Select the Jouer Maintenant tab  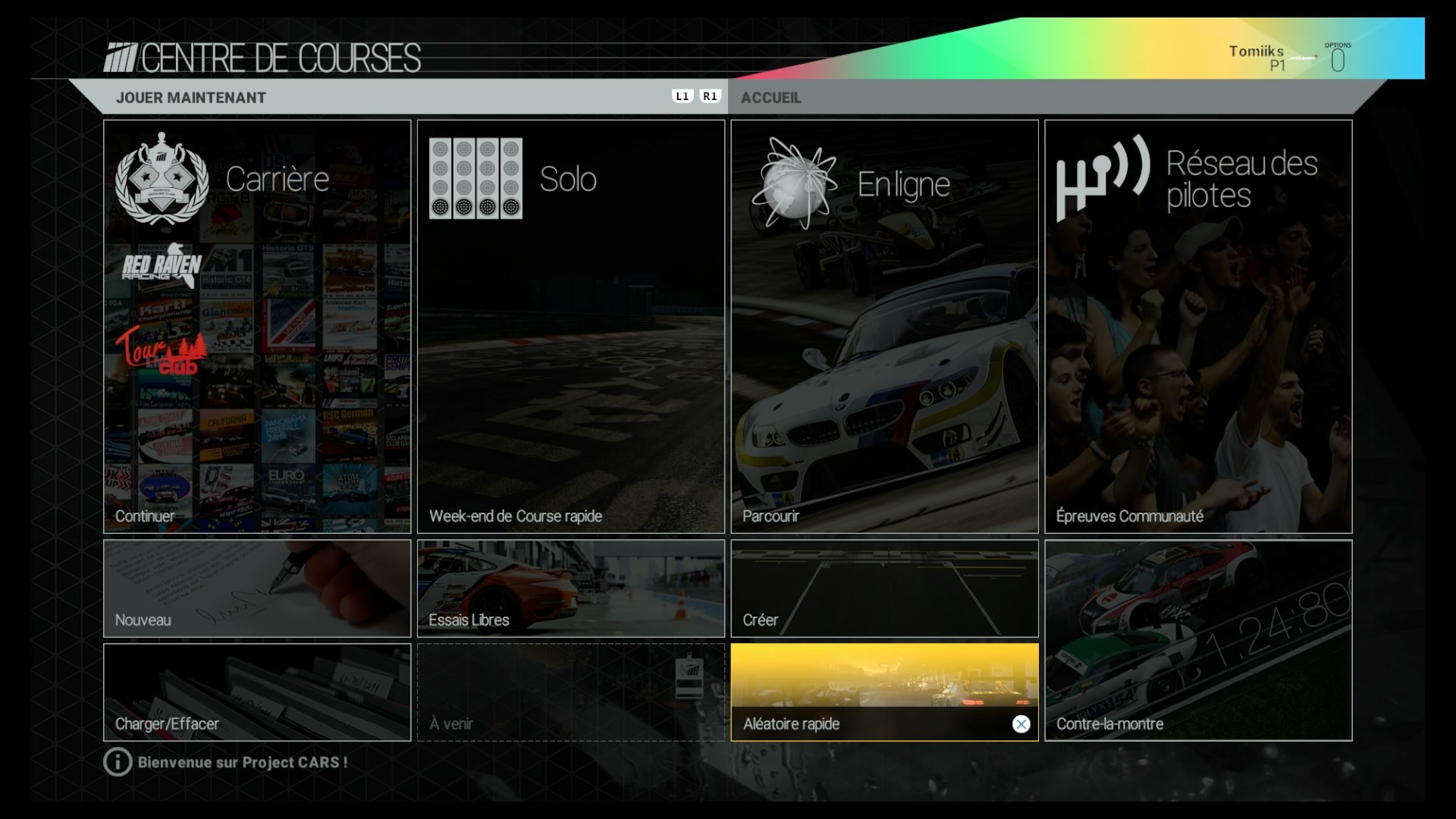(191, 98)
